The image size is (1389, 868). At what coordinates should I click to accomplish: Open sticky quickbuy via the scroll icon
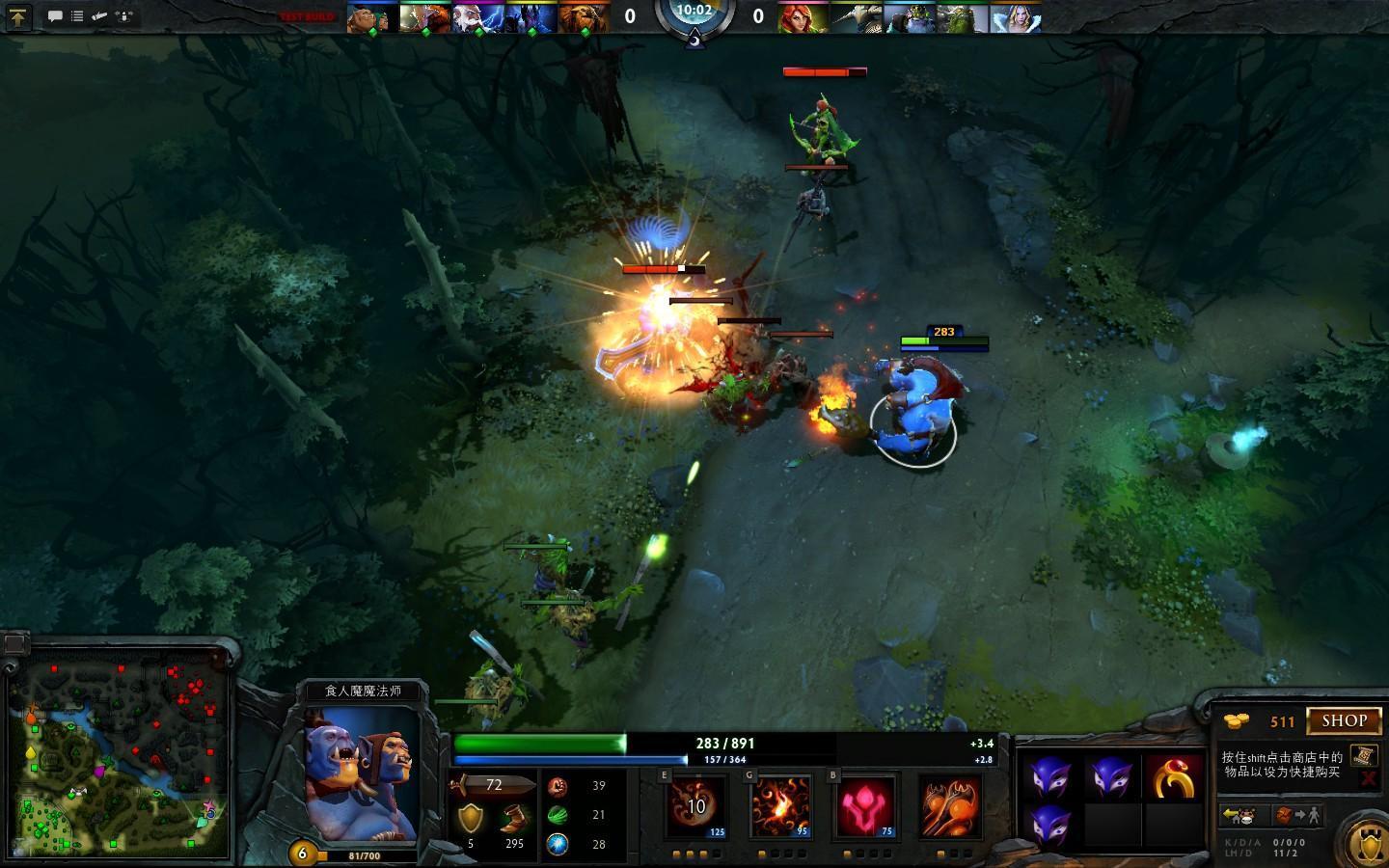1363,755
